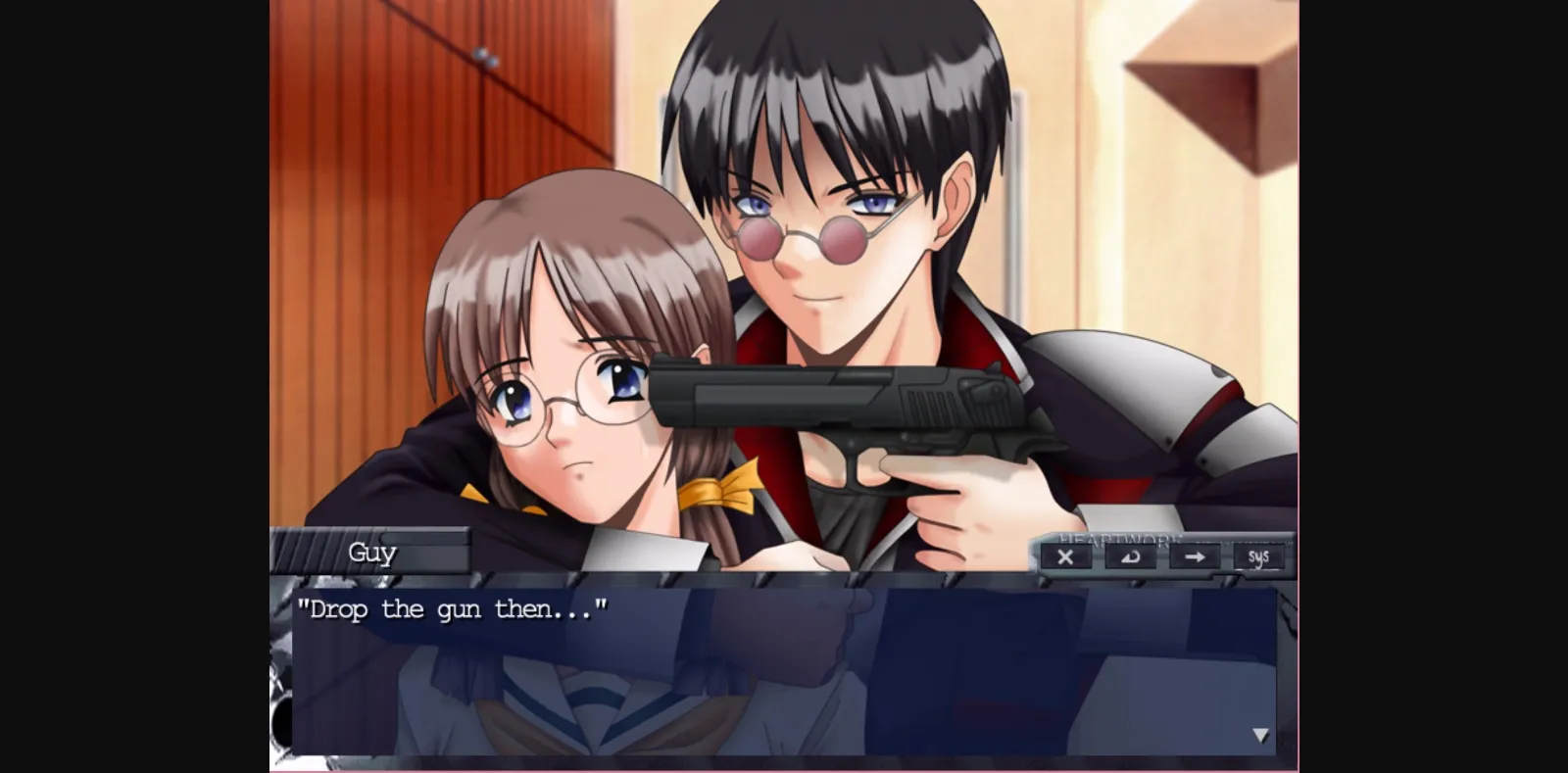Toggle skip mode with the right arrow icon
Image resolution: width=1568 pixels, height=773 pixels.
coord(1195,558)
